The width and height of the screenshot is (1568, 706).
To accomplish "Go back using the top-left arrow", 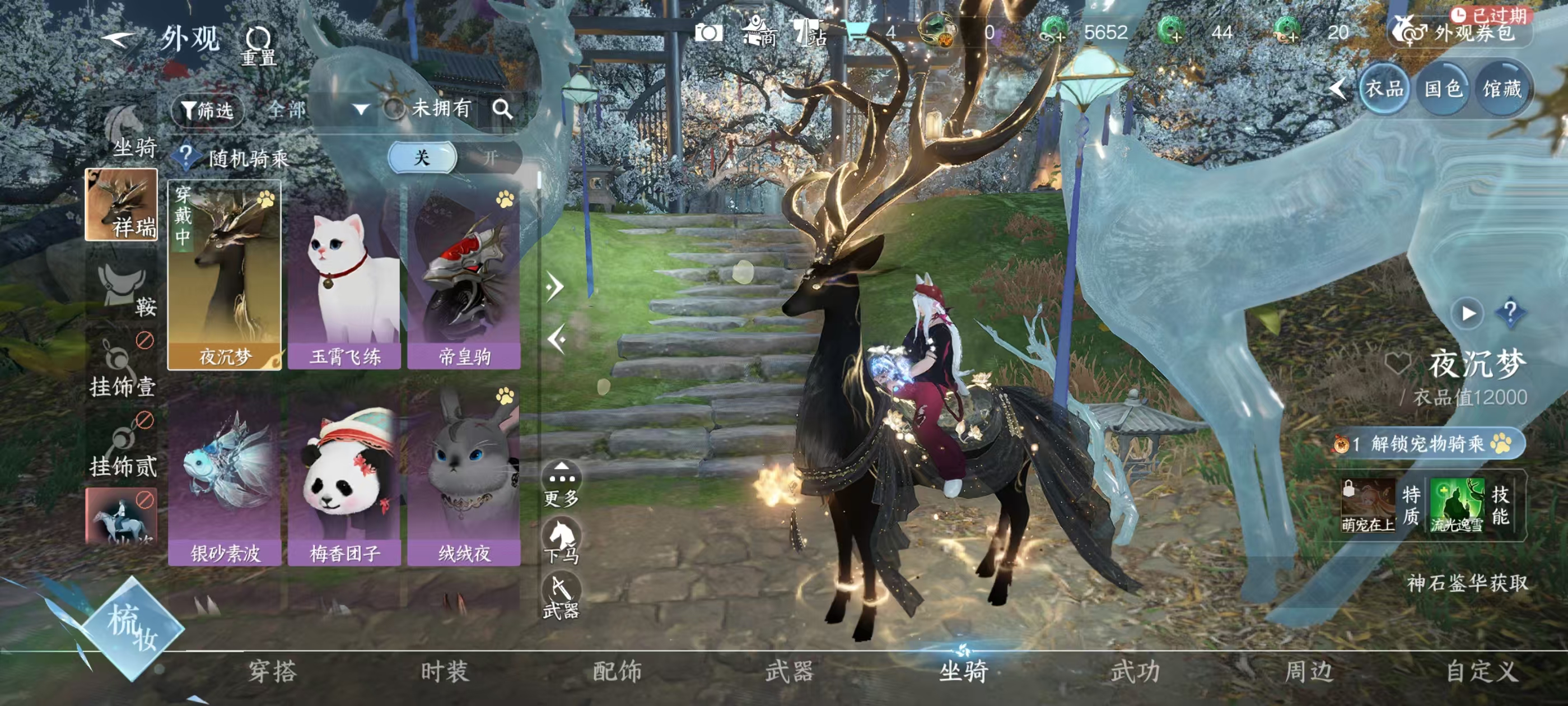I will [x=119, y=39].
